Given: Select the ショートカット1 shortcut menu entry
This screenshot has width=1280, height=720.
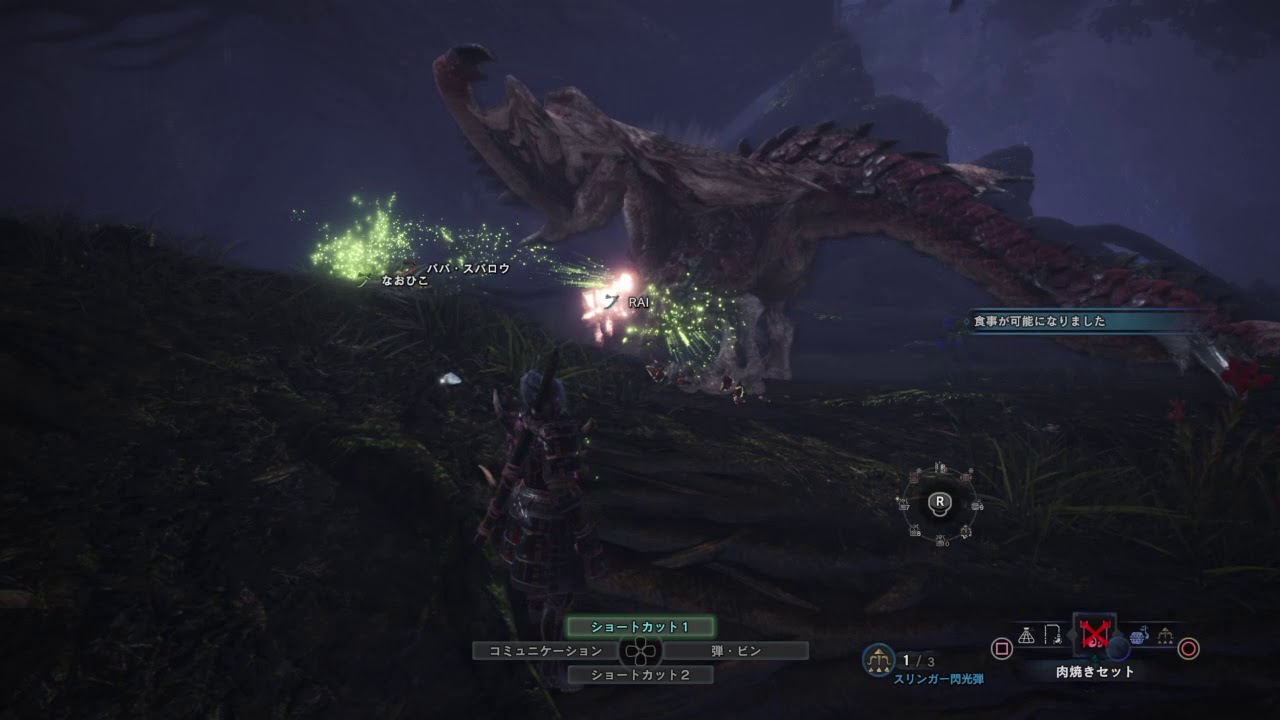Looking at the screenshot, I should (x=640, y=627).
